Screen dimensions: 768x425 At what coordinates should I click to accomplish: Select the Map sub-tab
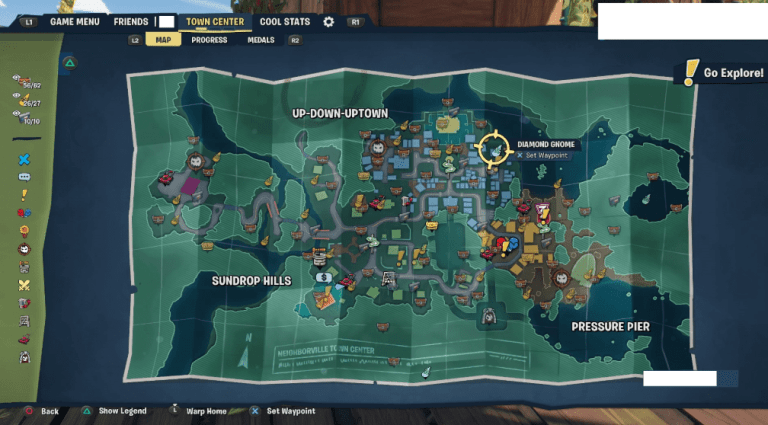[162, 40]
